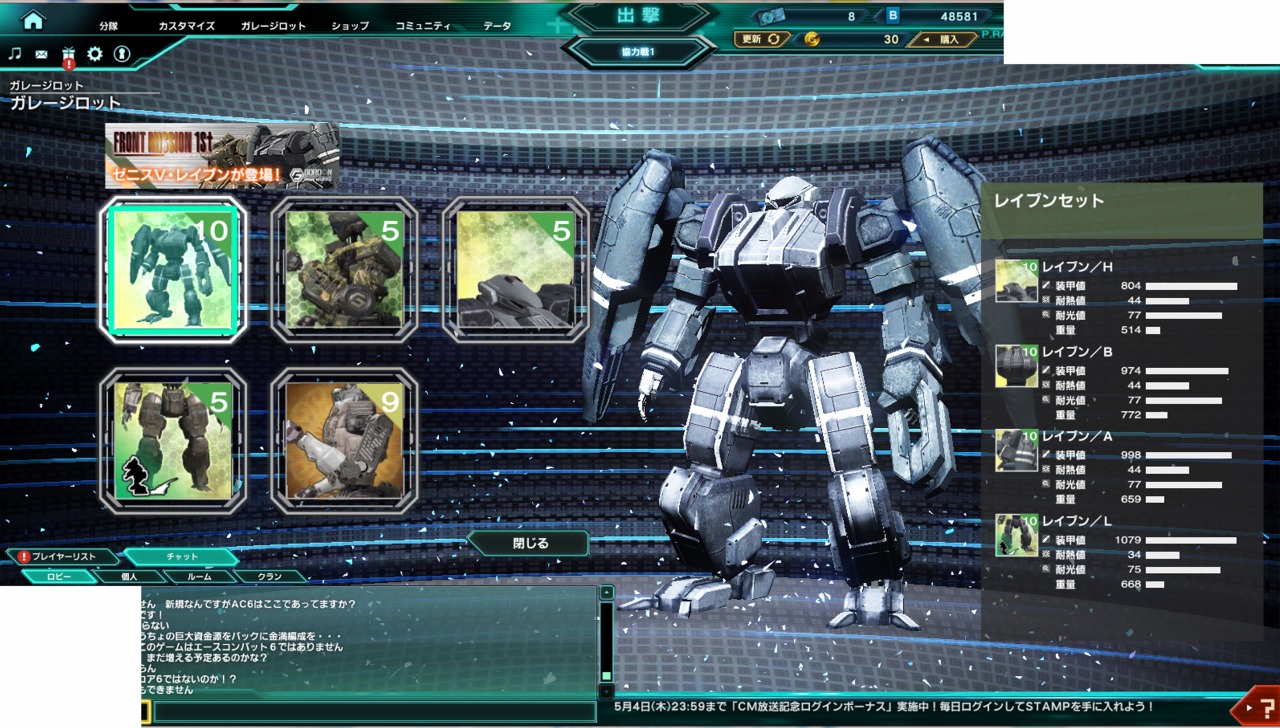Refresh using the 更新 button
1280x728 pixels.
point(762,39)
